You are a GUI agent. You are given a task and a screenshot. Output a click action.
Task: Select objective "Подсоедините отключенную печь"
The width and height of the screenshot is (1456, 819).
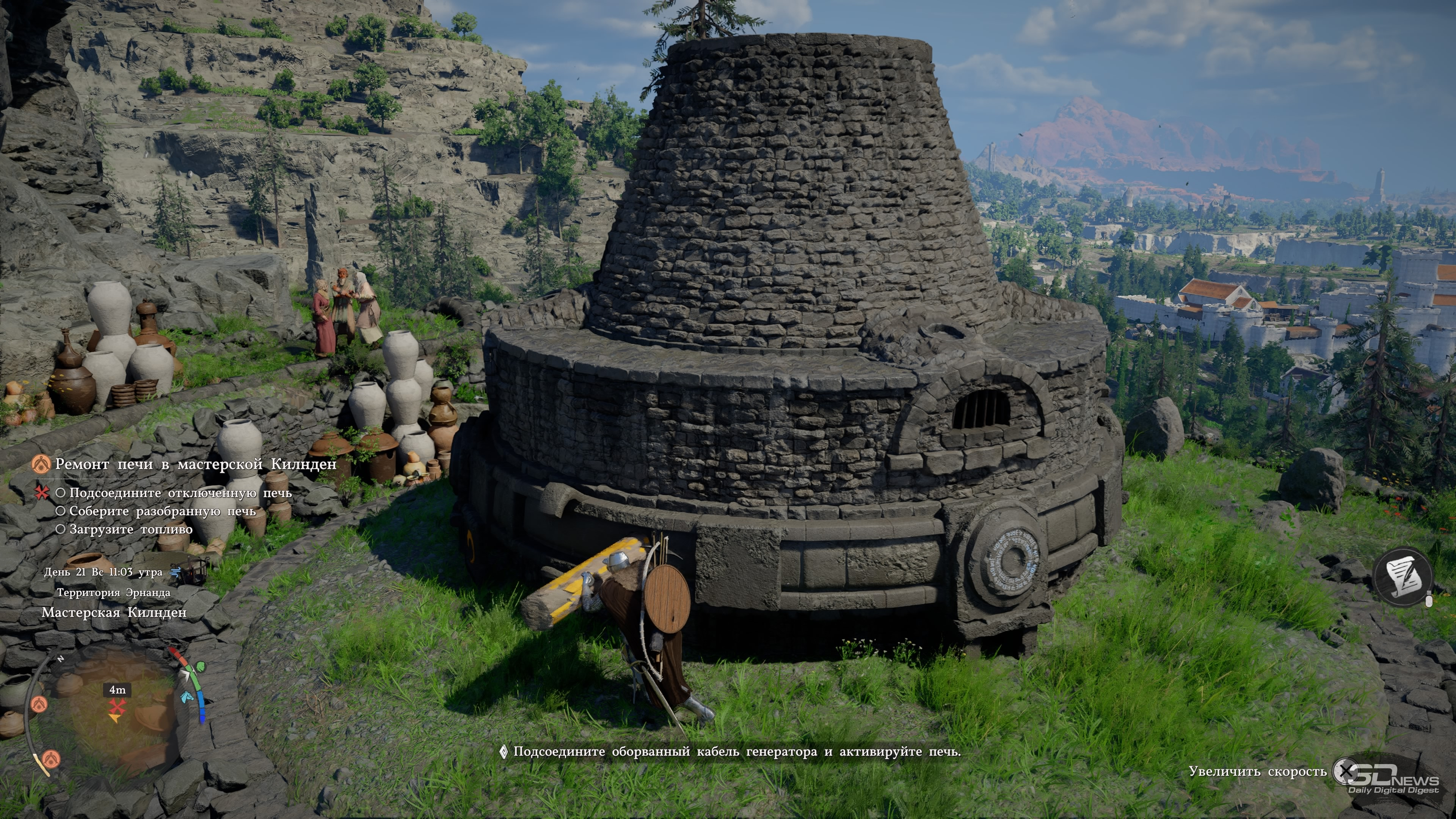180,493
